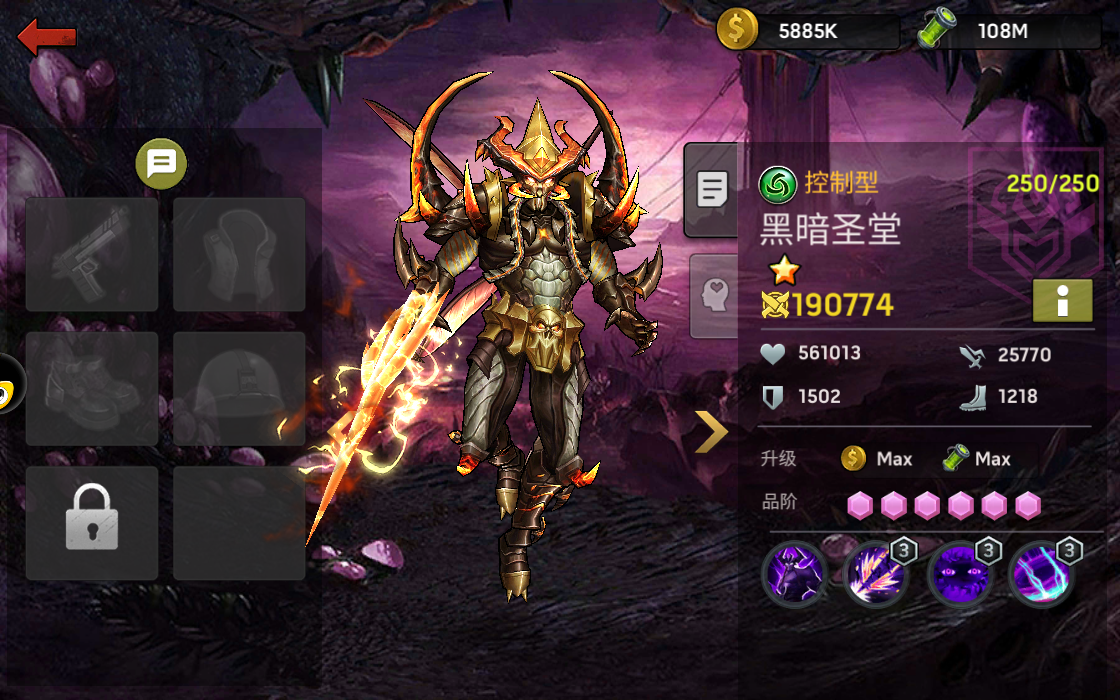Image resolution: width=1120 pixels, height=700 pixels.
Task: Open the chat speech bubble icon
Action: click(161, 163)
